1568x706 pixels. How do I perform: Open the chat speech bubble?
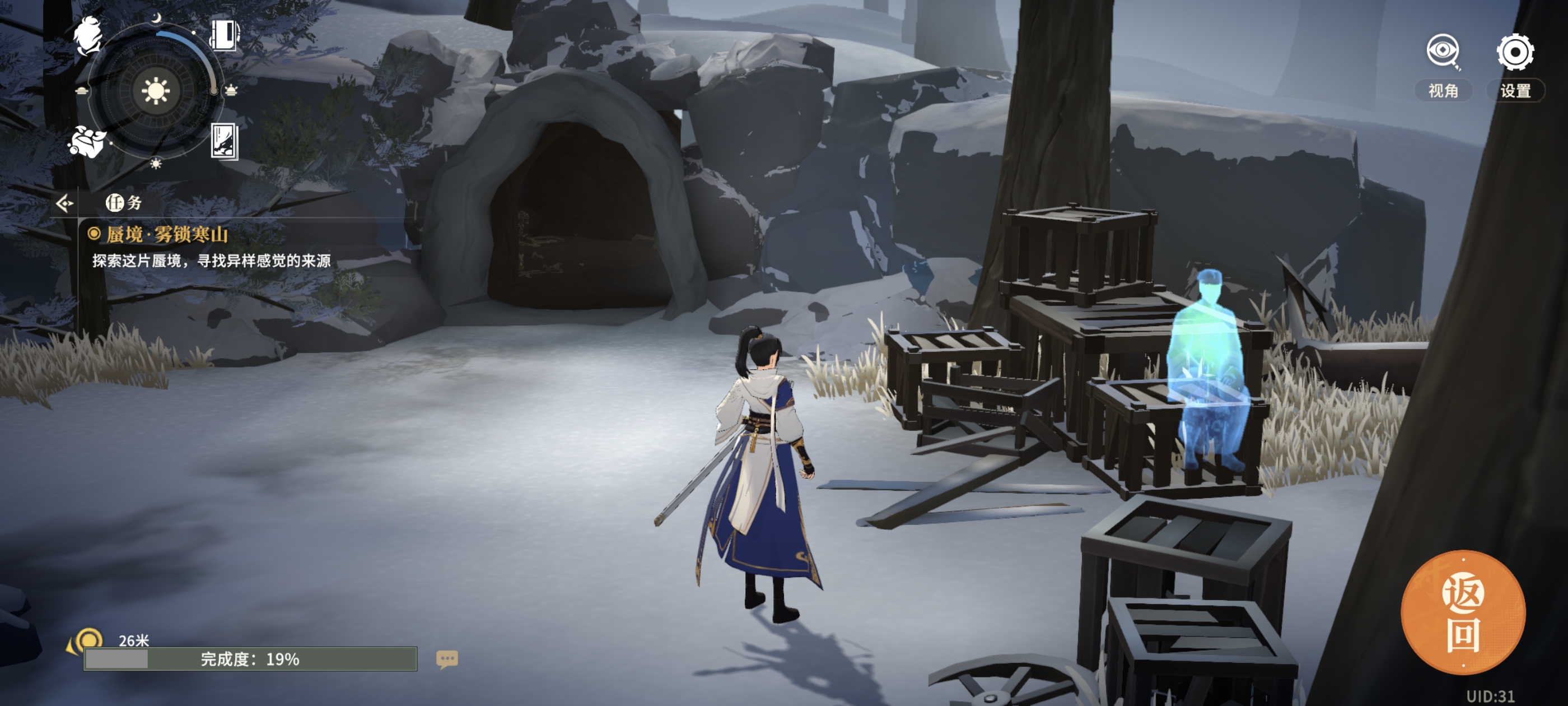coord(447,658)
